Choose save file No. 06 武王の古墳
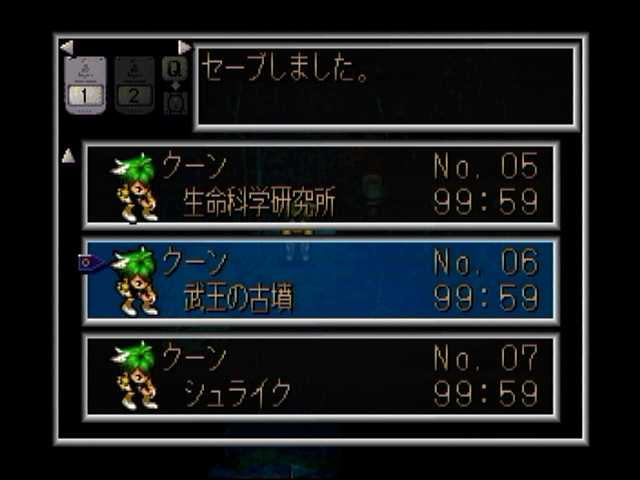 320,280
